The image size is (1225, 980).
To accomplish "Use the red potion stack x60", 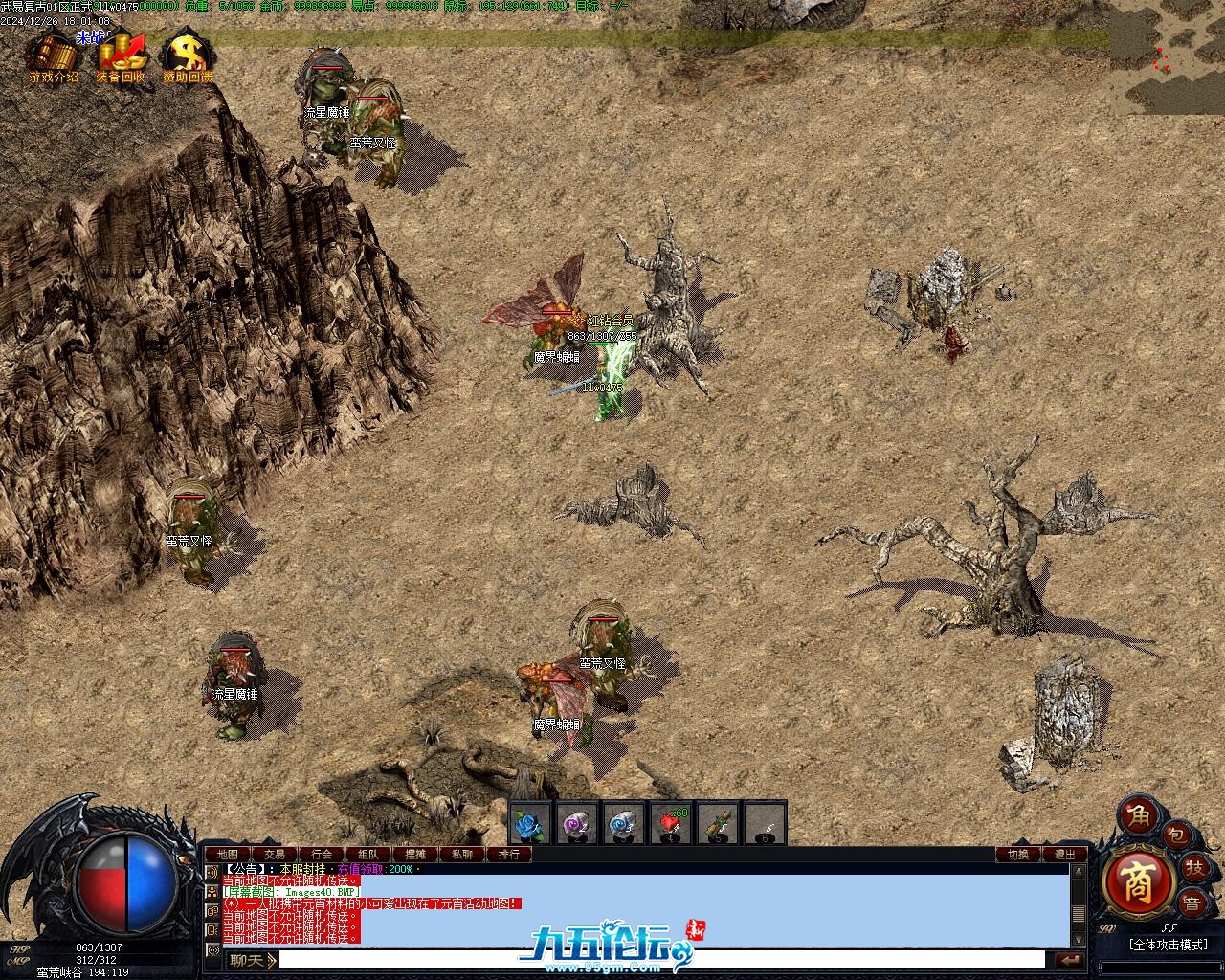I will tap(670, 823).
